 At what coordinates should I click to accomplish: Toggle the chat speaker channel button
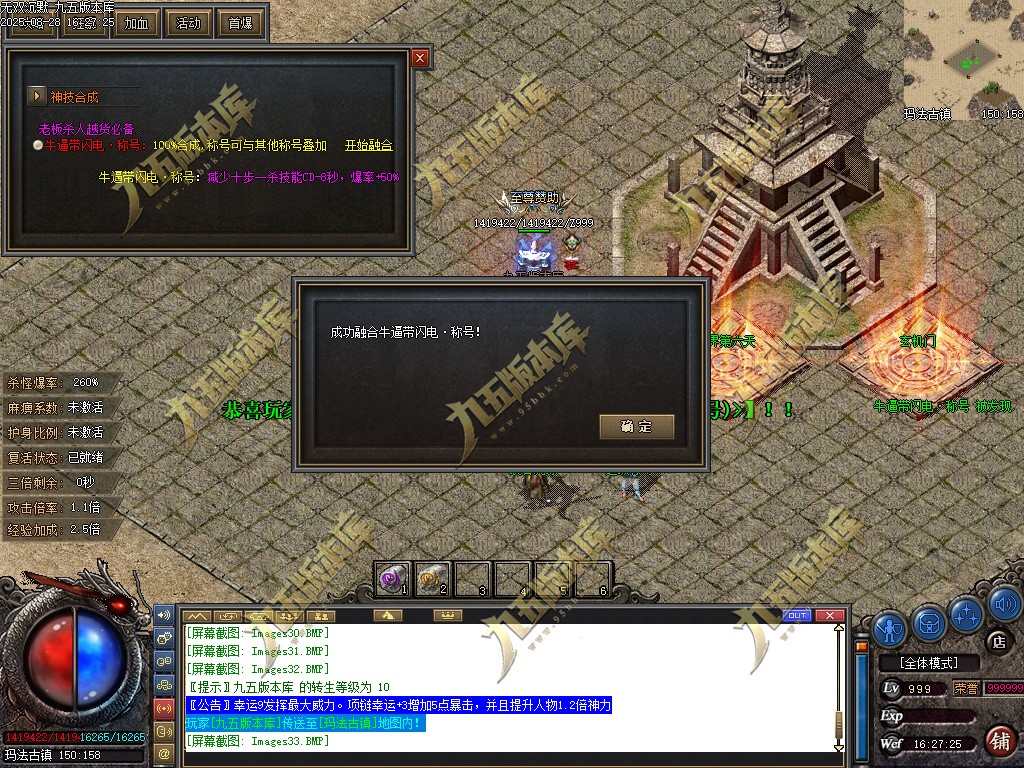coord(164,614)
